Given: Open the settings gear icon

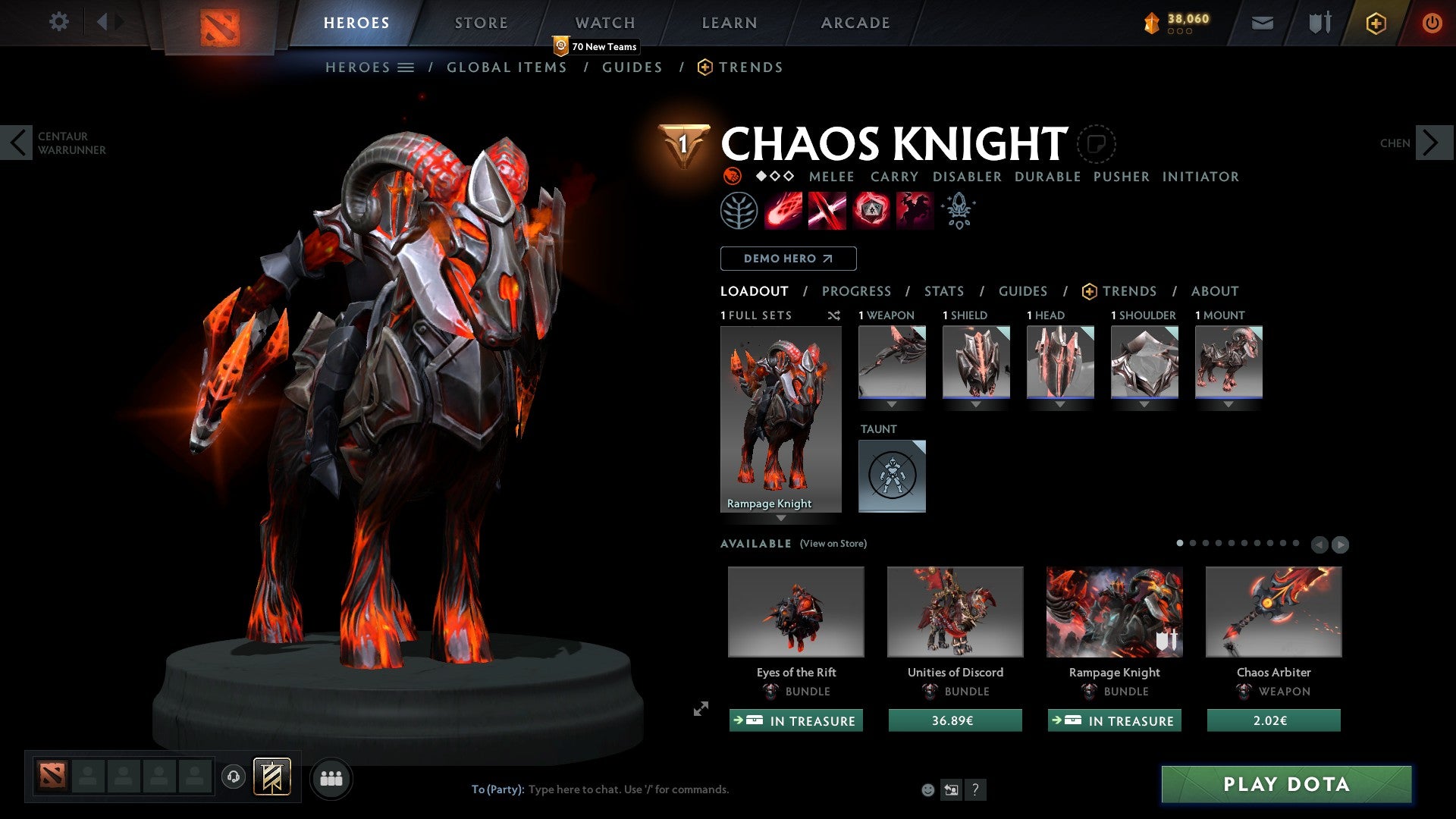Looking at the screenshot, I should 58,22.
